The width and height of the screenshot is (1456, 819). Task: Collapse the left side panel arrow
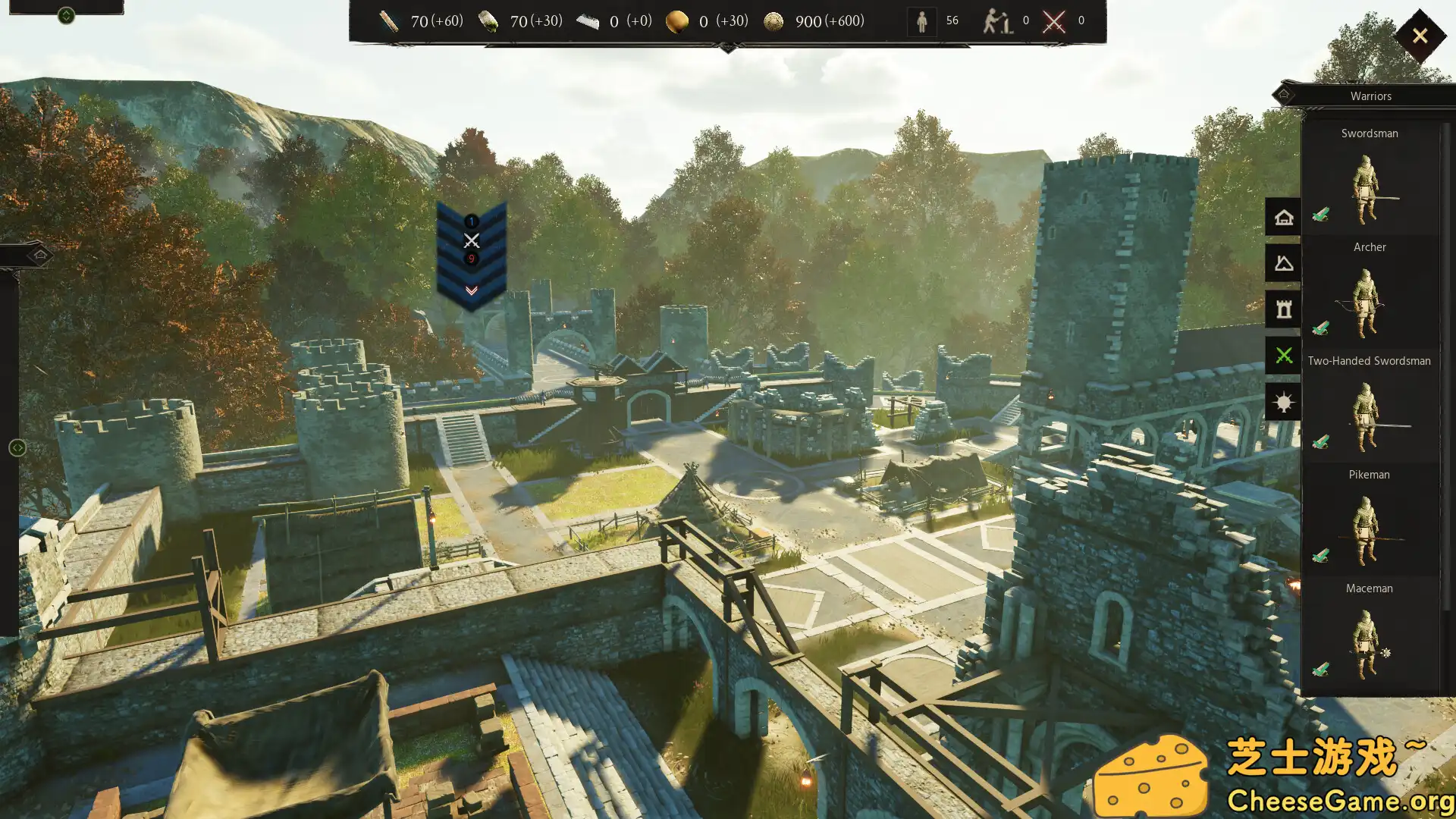[17, 447]
